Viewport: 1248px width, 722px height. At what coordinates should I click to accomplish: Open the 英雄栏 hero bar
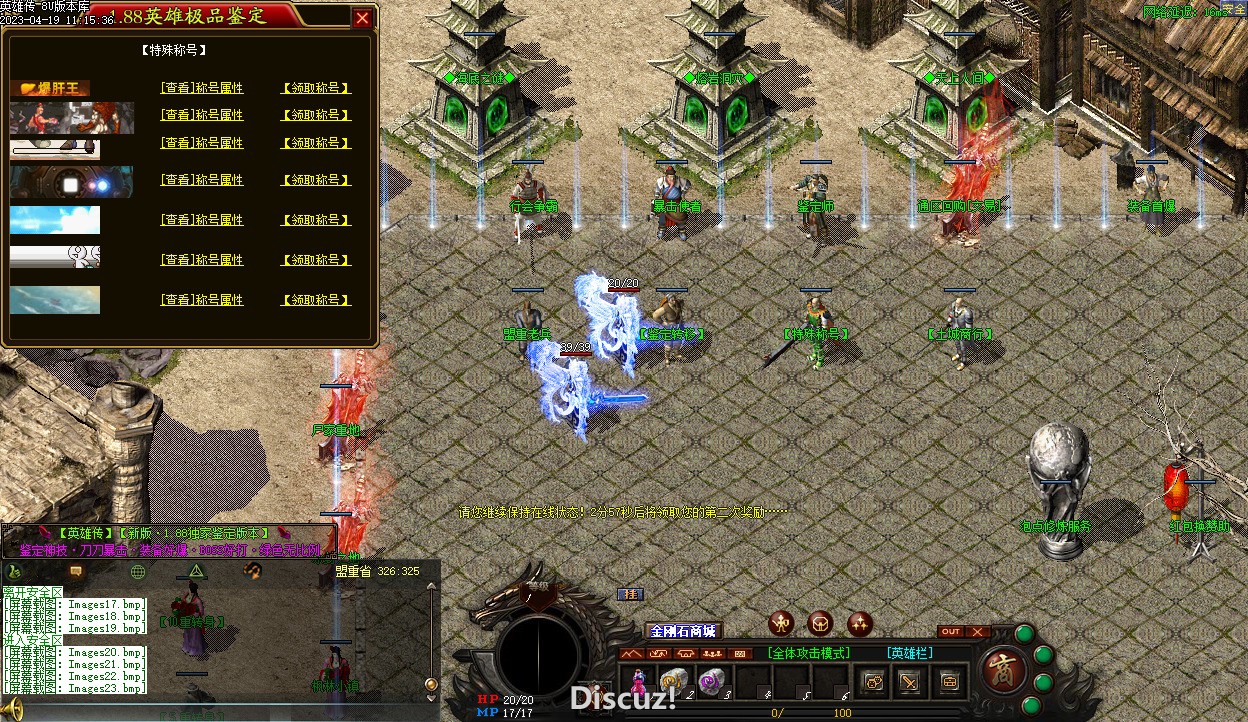click(910, 653)
